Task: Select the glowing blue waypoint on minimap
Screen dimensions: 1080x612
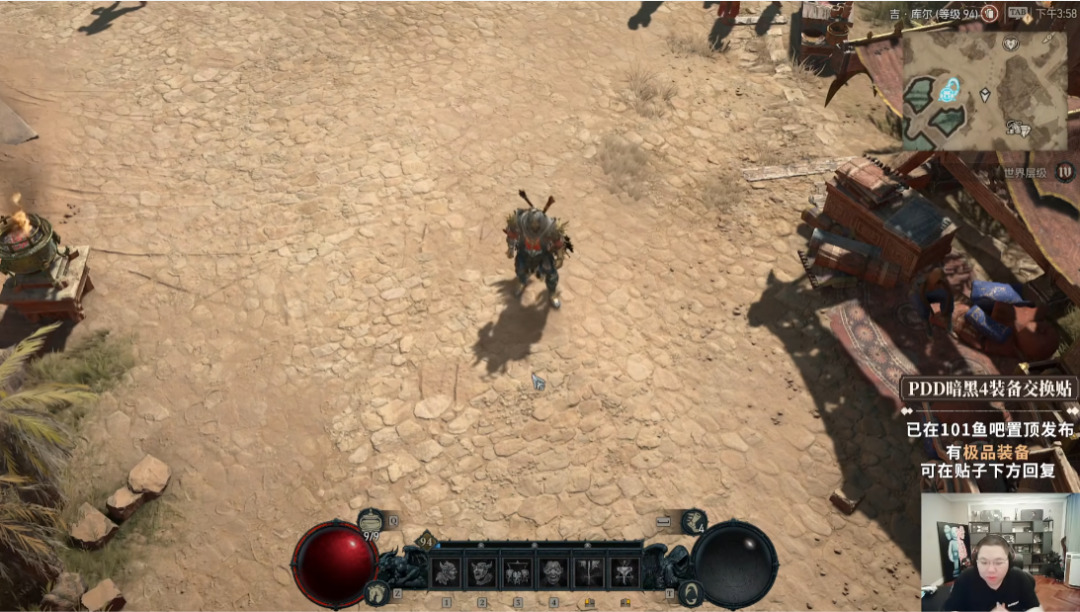Action: (948, 90)
